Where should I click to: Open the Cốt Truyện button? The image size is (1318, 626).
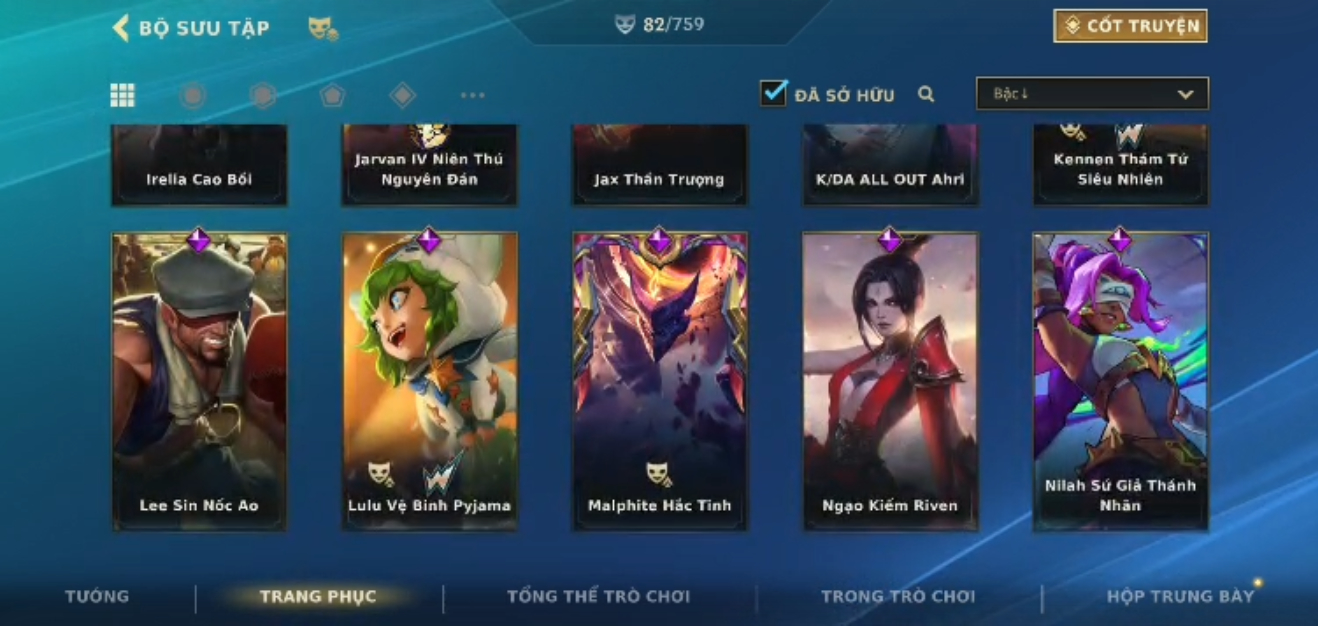coord(1130,26)
